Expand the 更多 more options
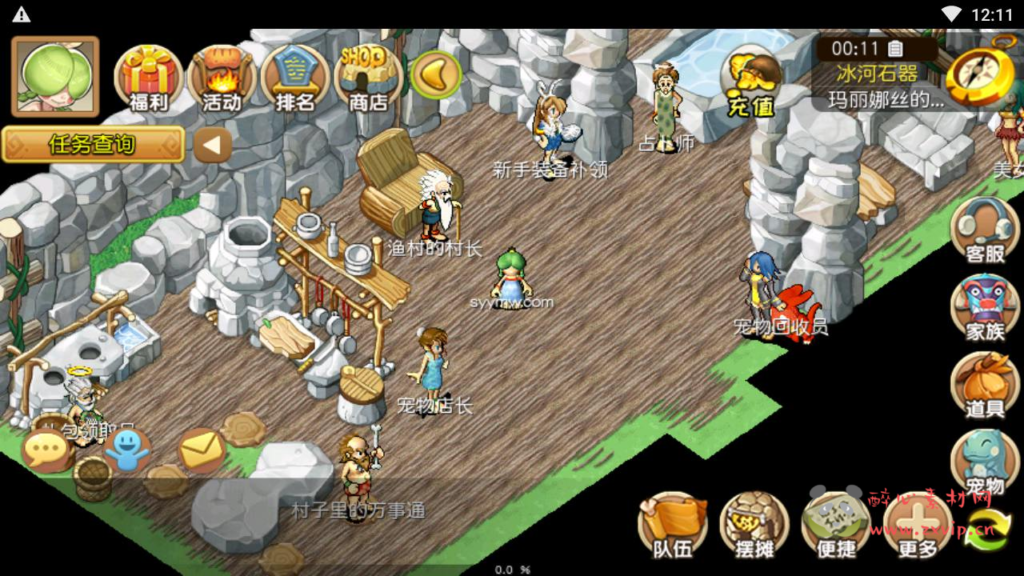This screenshot has width=1024, height=576. click(917, 525)
